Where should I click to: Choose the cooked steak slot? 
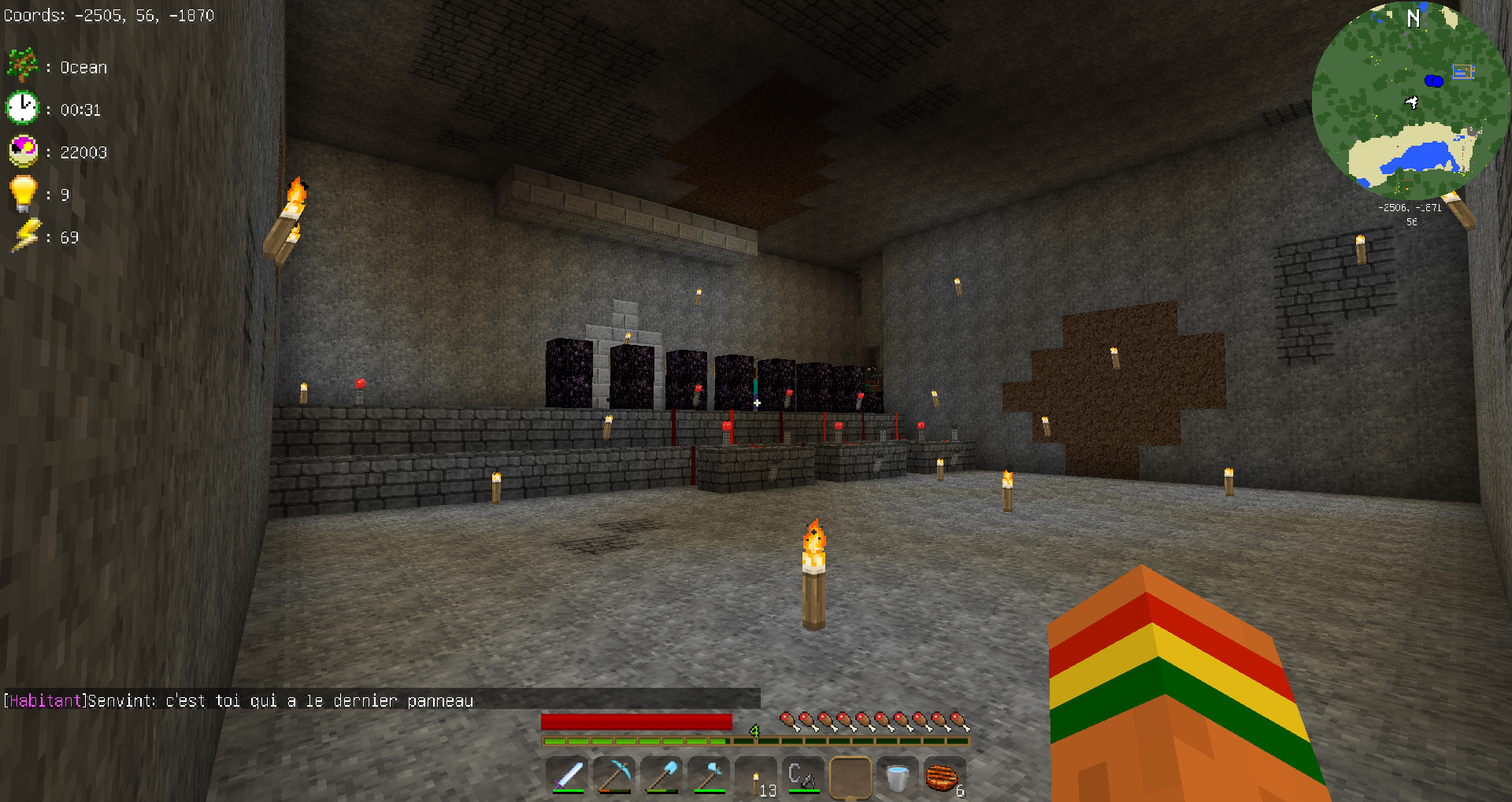point(943,777)
